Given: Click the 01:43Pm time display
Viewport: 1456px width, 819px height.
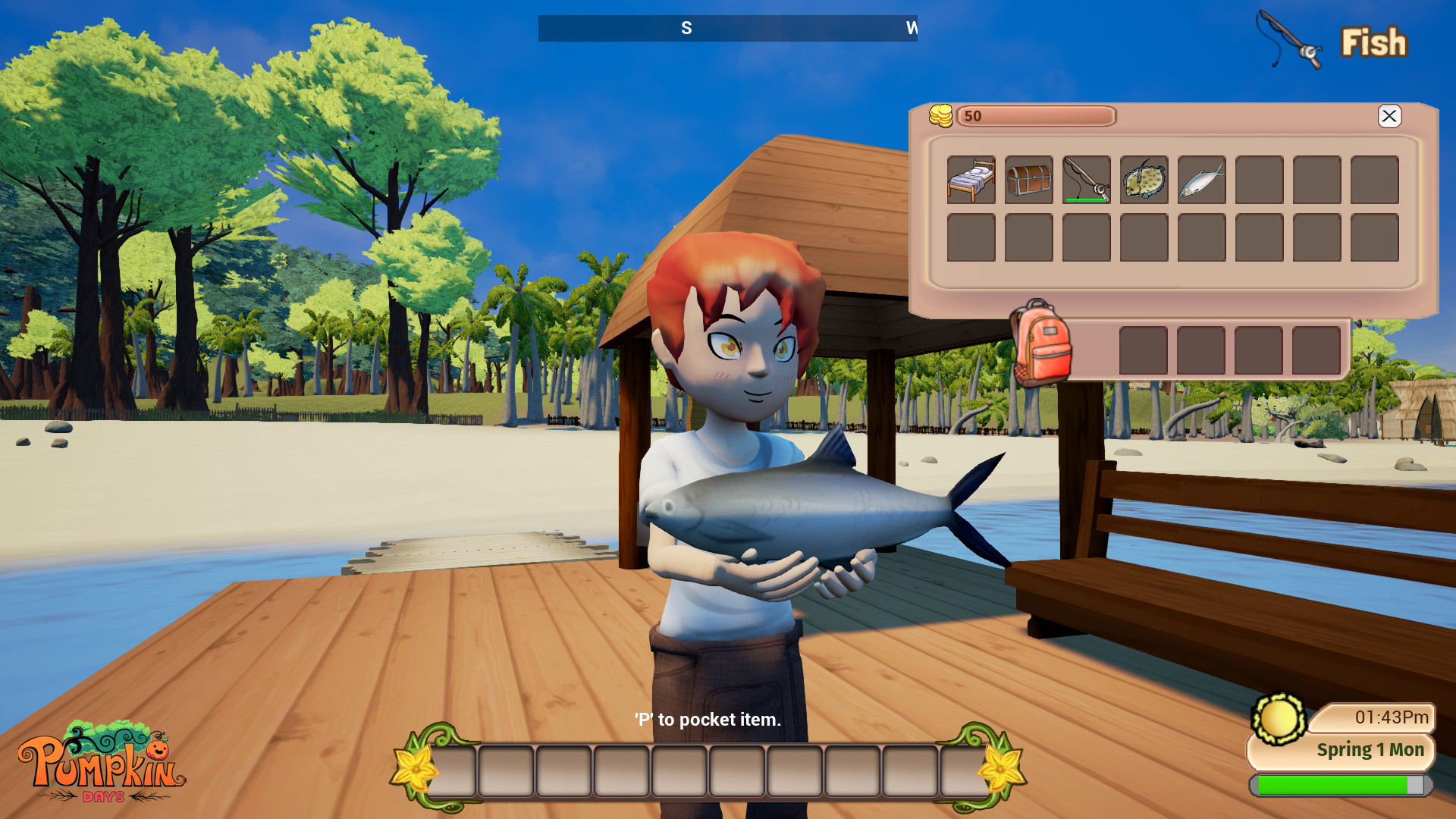Looking at the screenshot, I should click(x=1392, y=716).
